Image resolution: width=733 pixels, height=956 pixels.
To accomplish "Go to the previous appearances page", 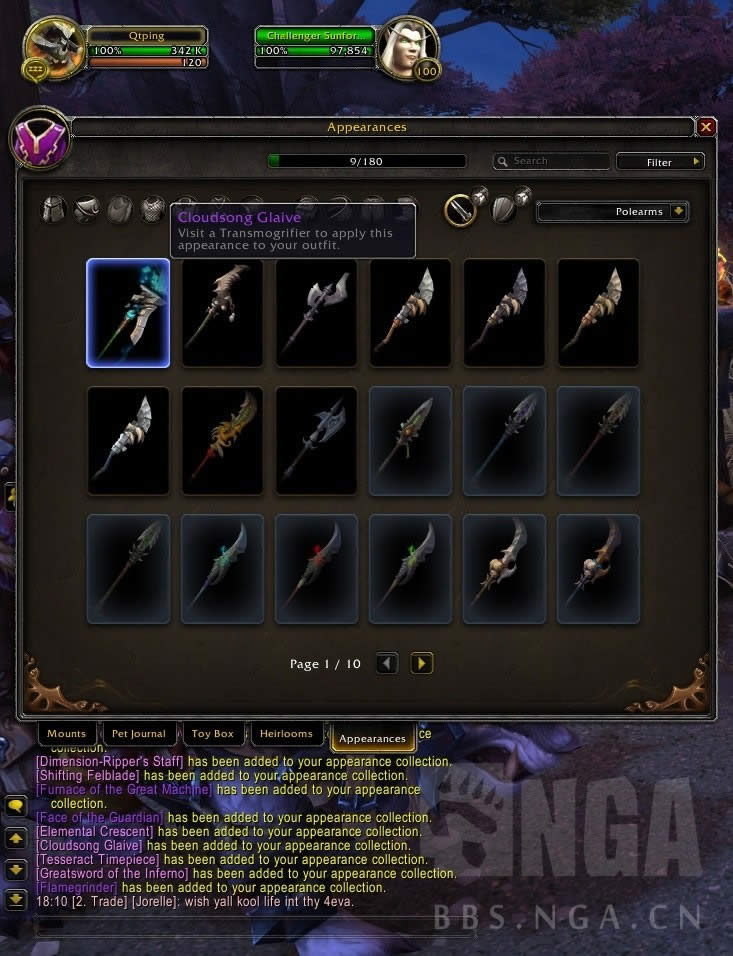I will pos(387,663).
